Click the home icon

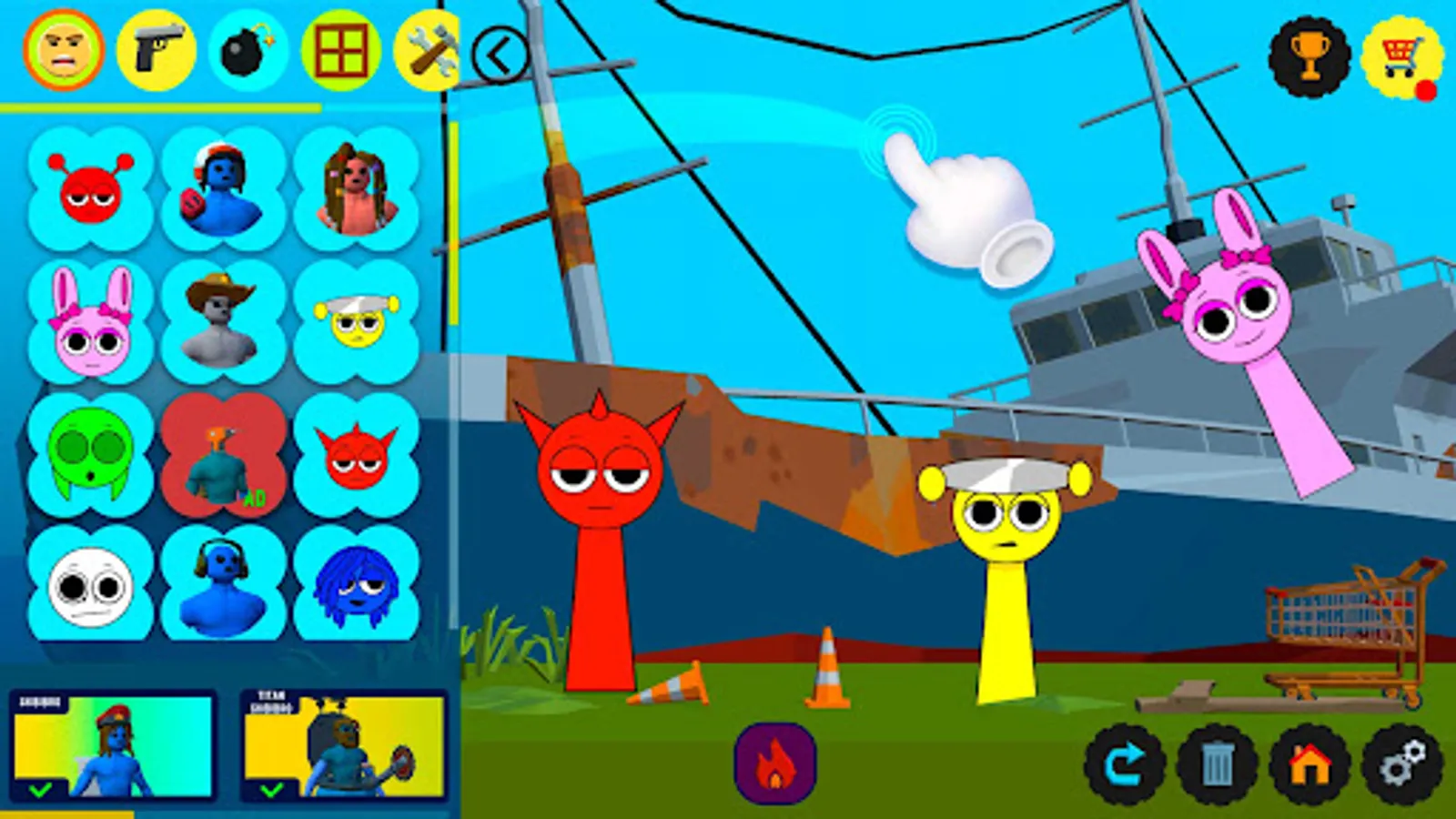pyautogui.click(x=1310, y=767)
